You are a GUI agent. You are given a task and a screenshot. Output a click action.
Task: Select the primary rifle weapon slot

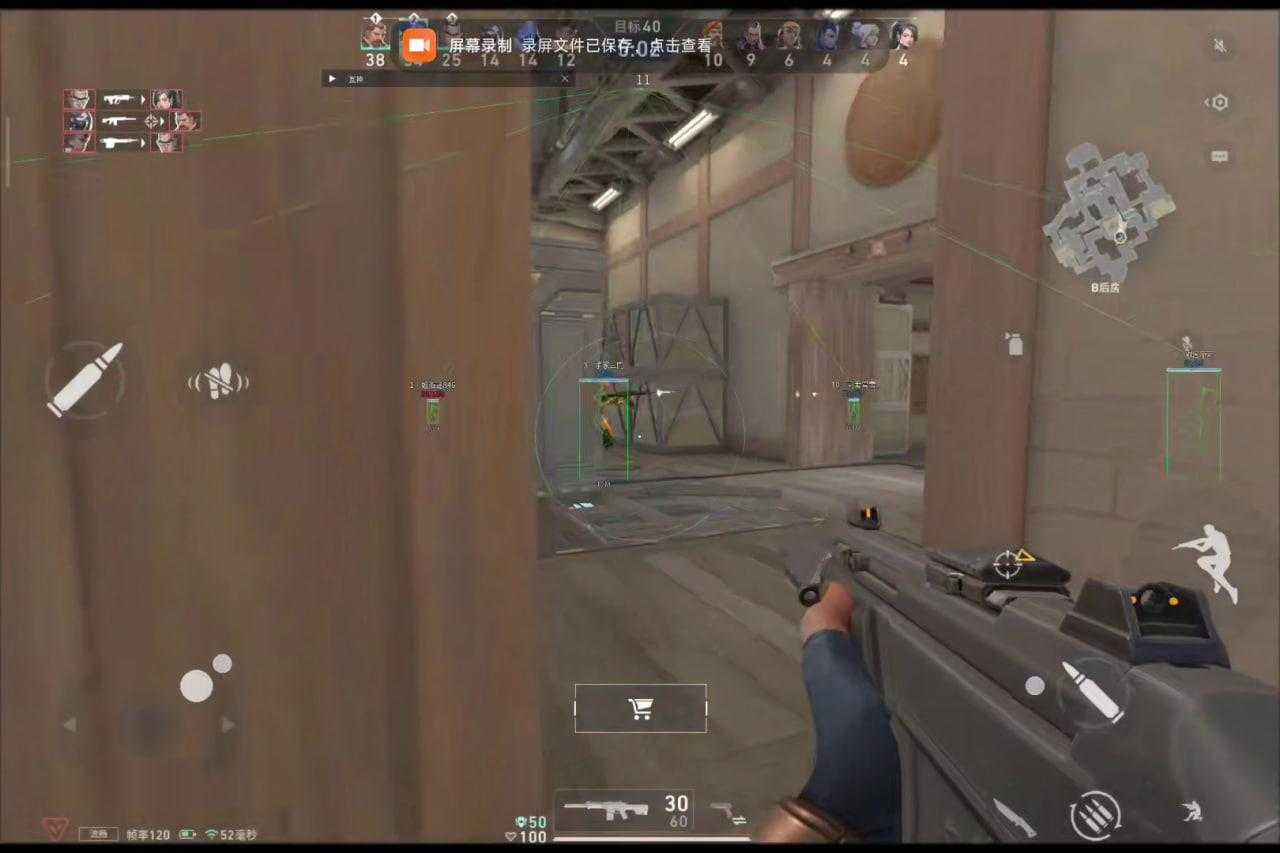click(x=622, y=809)
